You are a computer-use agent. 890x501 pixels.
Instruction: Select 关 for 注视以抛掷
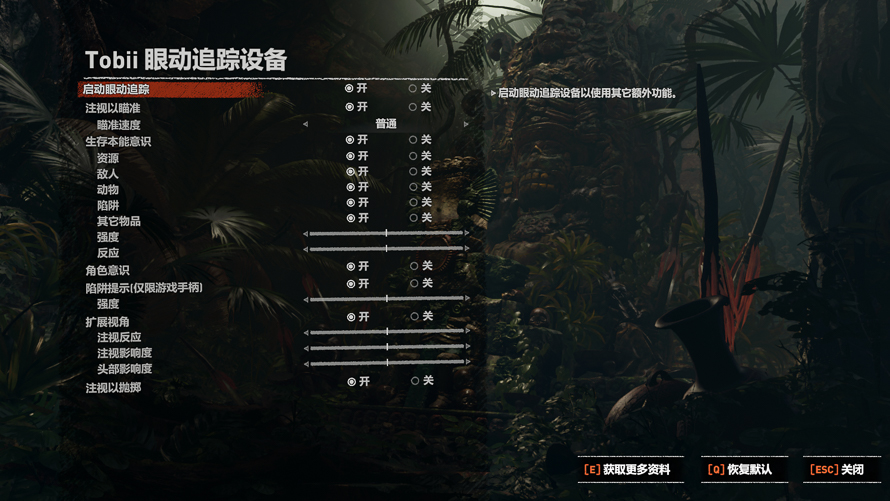(414, 381)
